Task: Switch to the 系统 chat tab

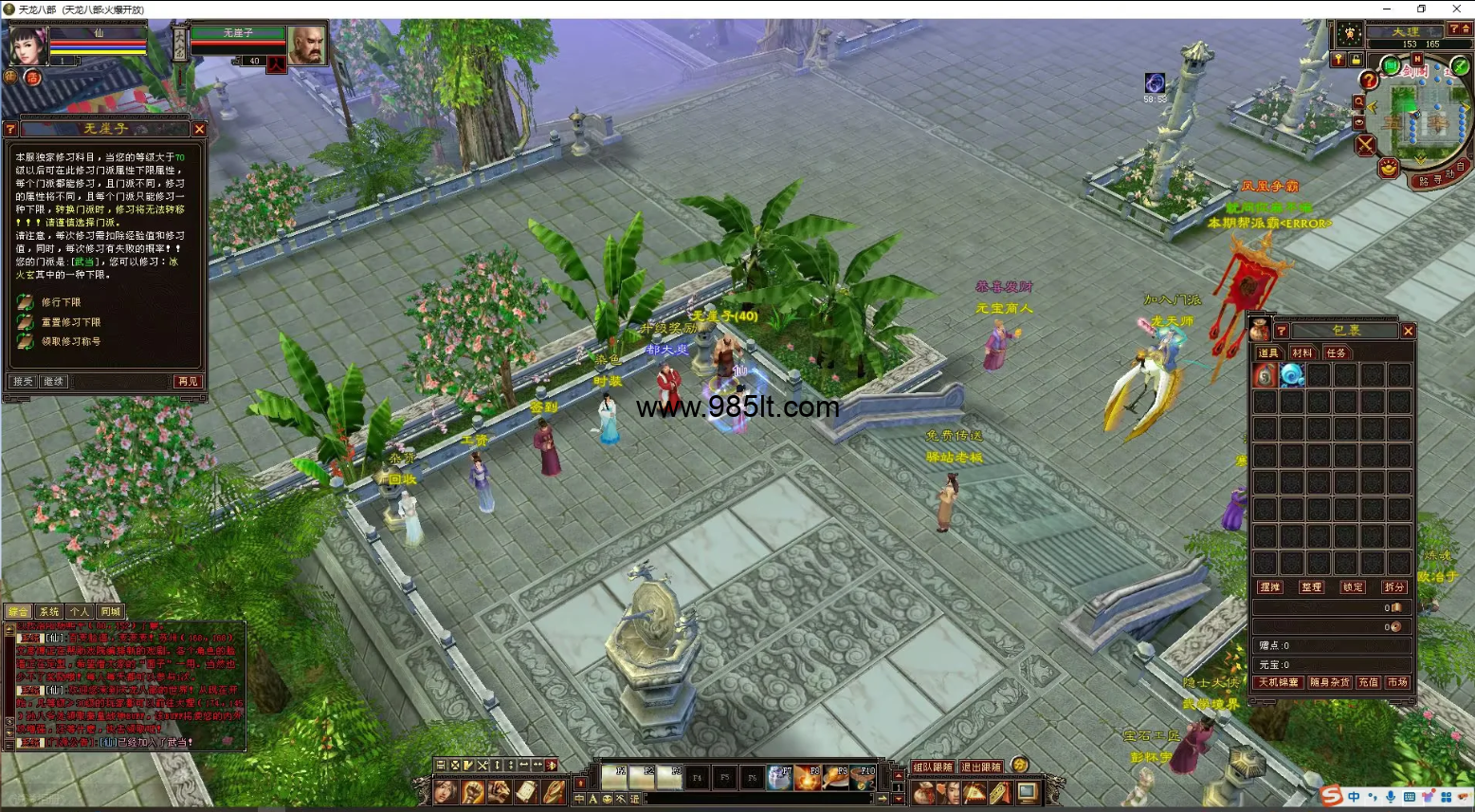Action: point(49,612)
